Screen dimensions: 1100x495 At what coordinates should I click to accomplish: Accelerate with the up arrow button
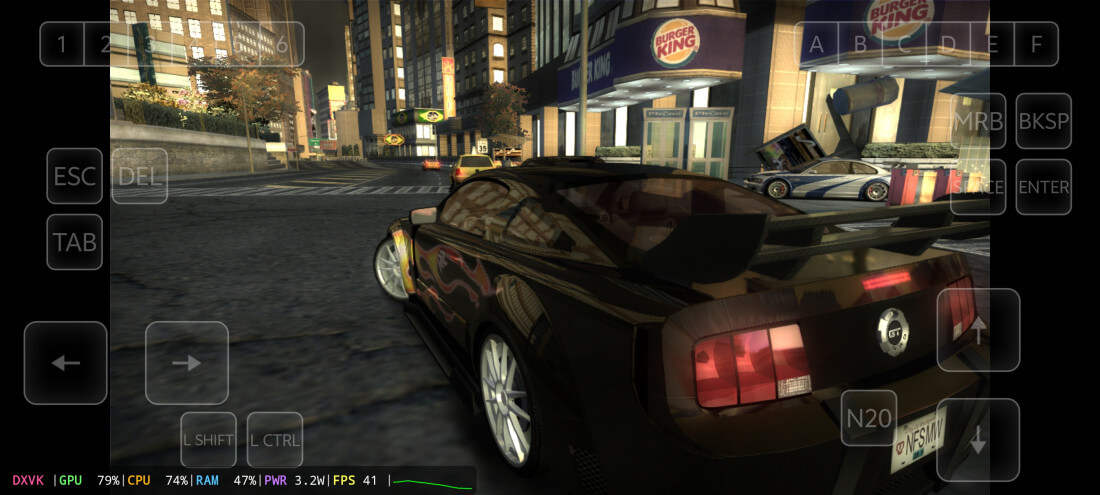click(x=978, y=330)
